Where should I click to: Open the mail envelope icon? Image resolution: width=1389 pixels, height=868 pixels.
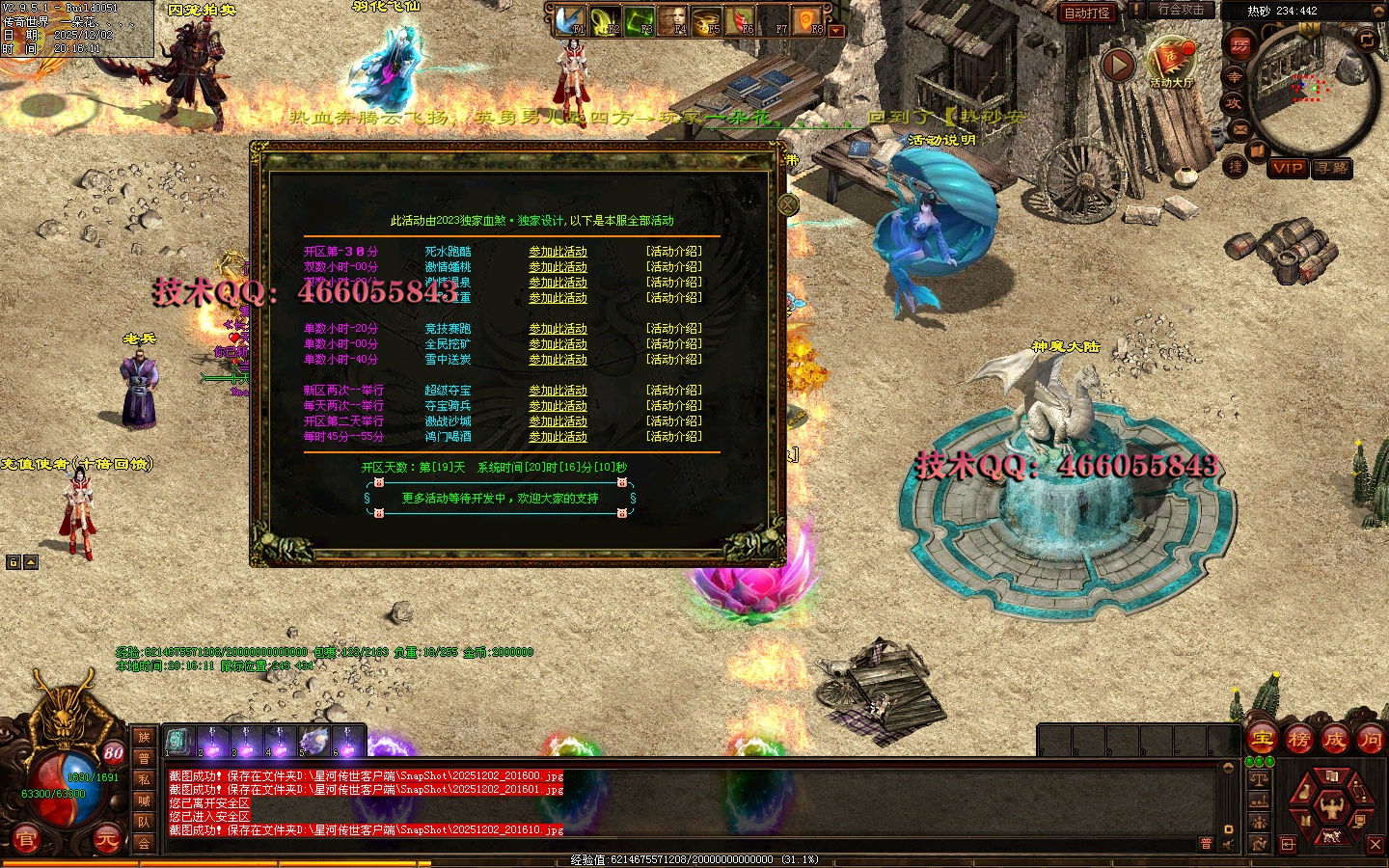(1240, 129)
